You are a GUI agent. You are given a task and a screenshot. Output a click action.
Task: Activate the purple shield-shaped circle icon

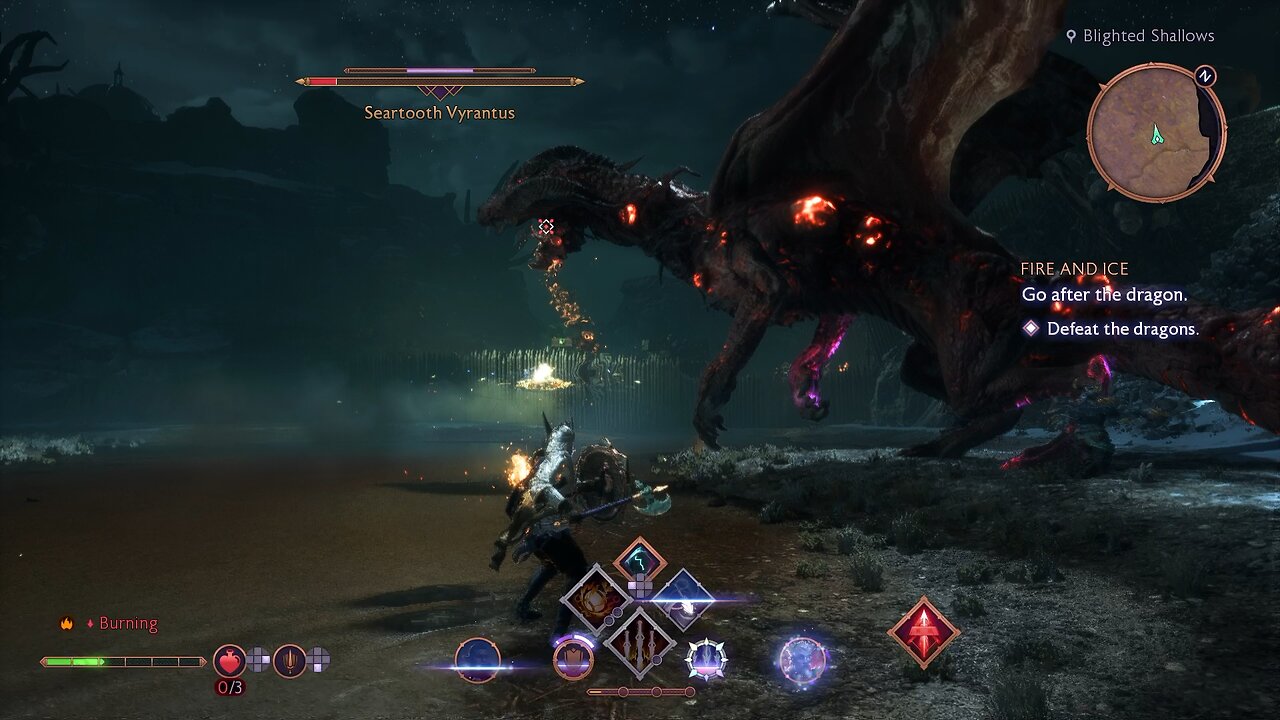click(x=573, y=660)
